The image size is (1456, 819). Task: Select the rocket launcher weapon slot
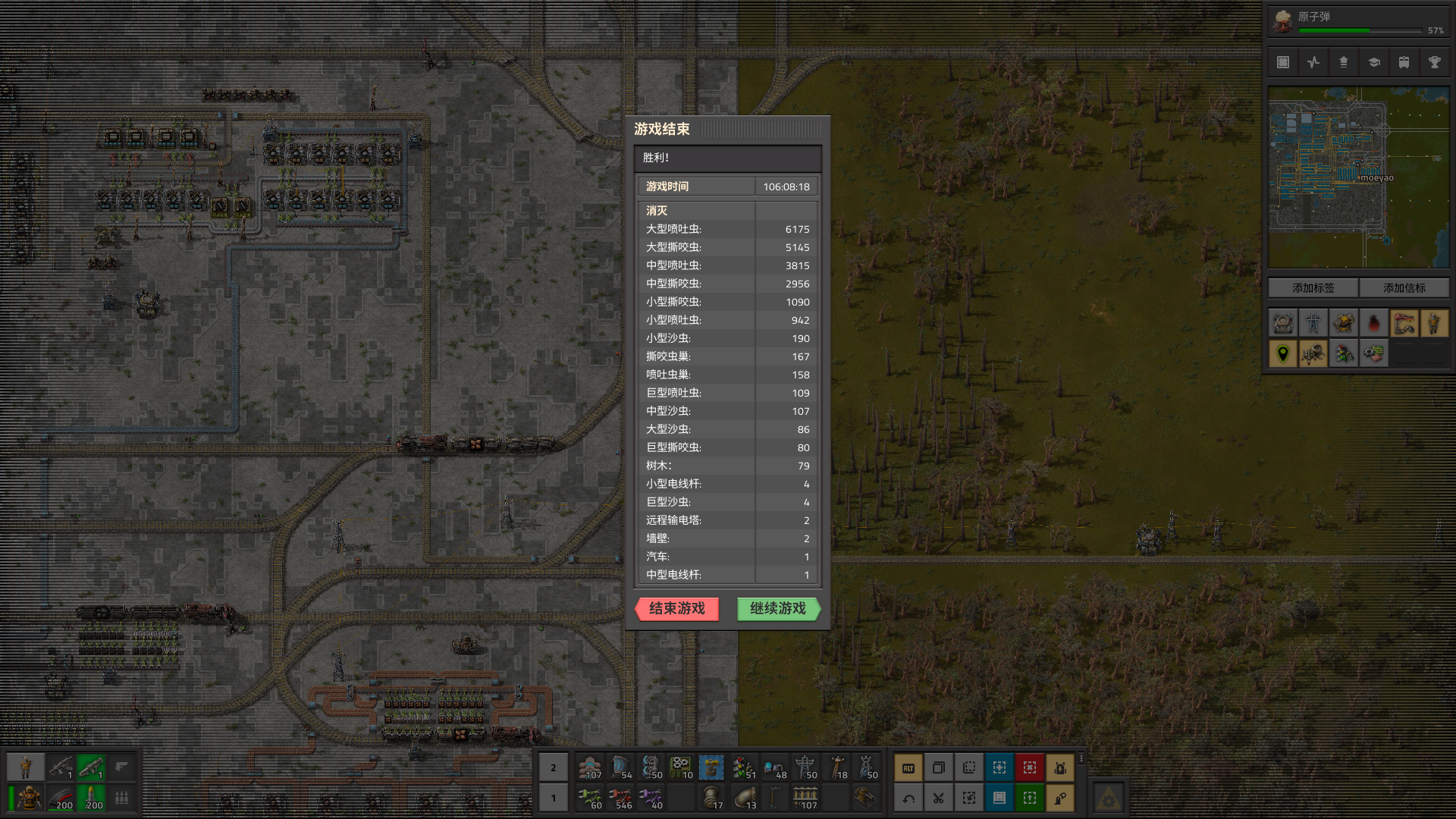point(91,768)
